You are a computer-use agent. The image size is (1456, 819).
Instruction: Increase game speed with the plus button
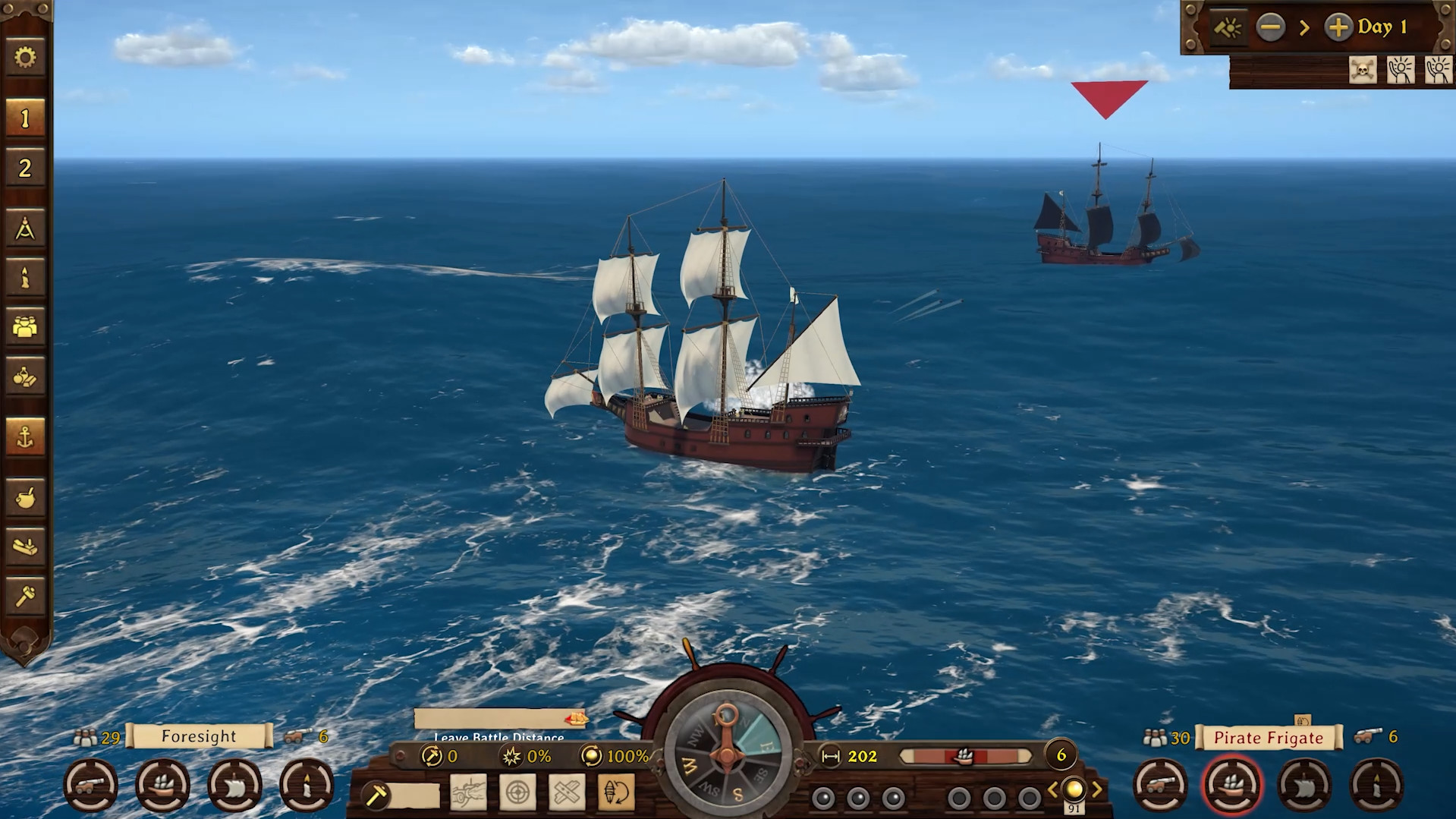tap(1340, 27)
